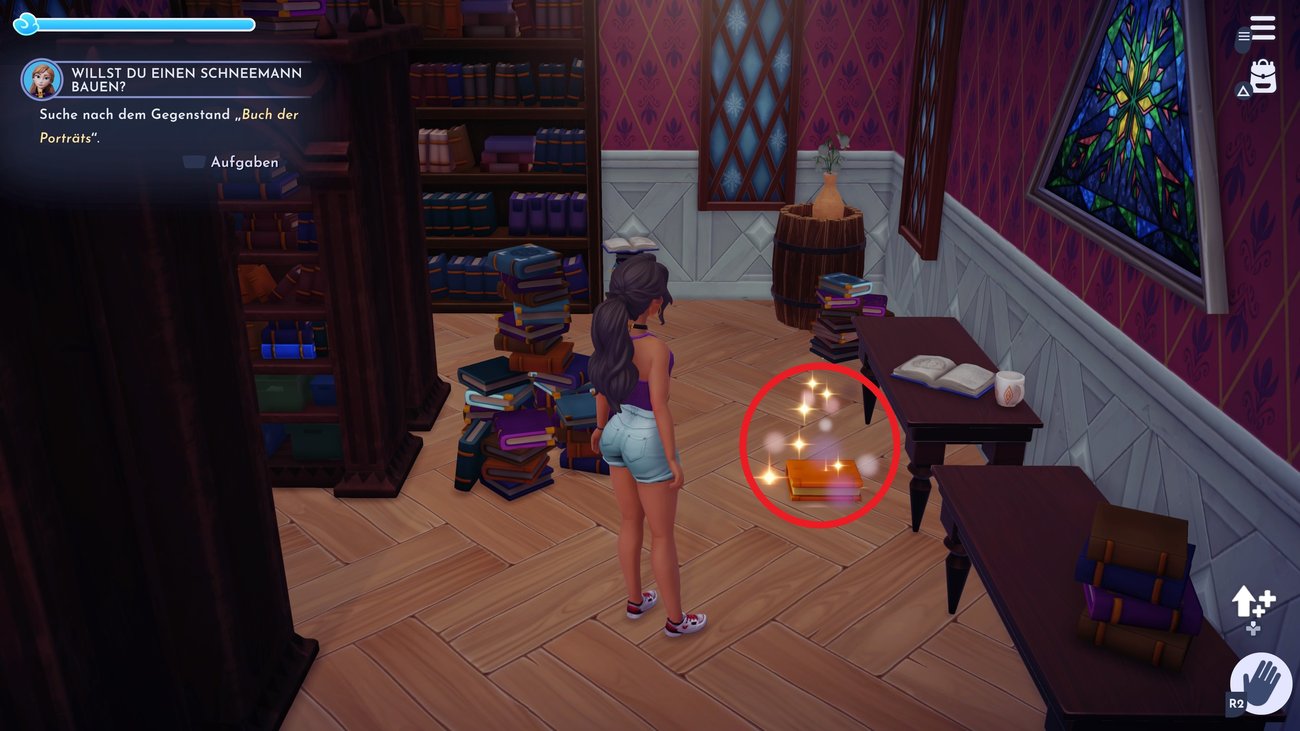Image resolution: width=1300 pixels, height=731 pixels.
Task: Open the Aufgaben quest list
Action: coord(243,162)
